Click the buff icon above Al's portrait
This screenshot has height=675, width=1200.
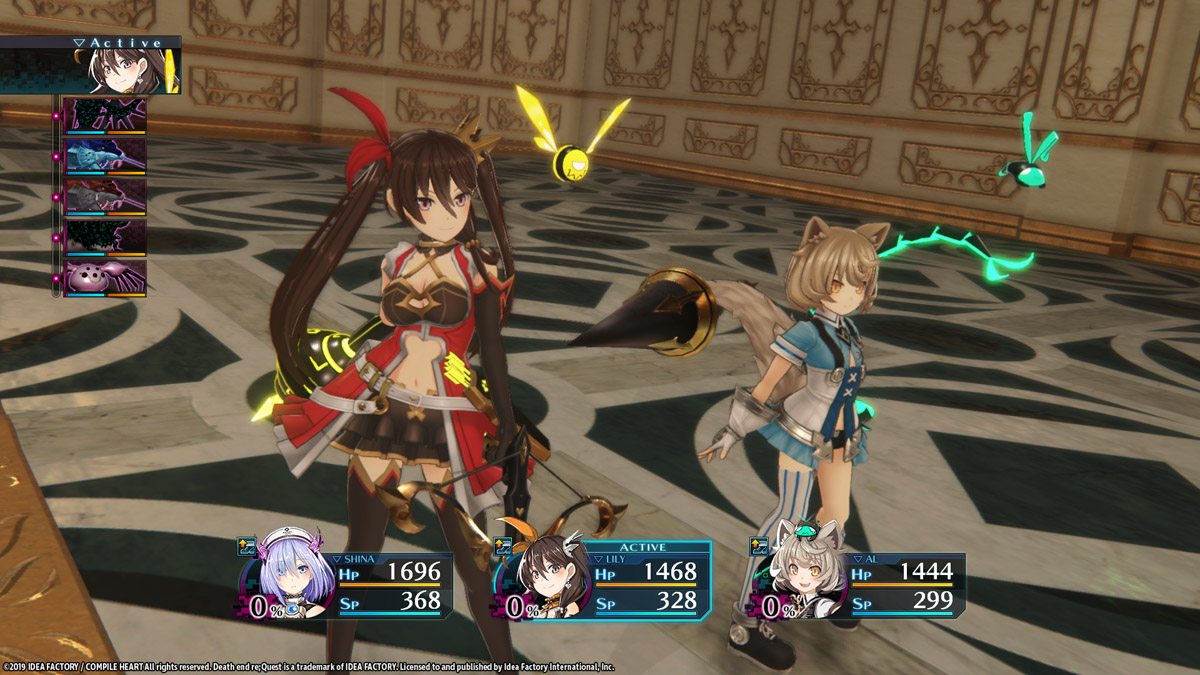758,546
